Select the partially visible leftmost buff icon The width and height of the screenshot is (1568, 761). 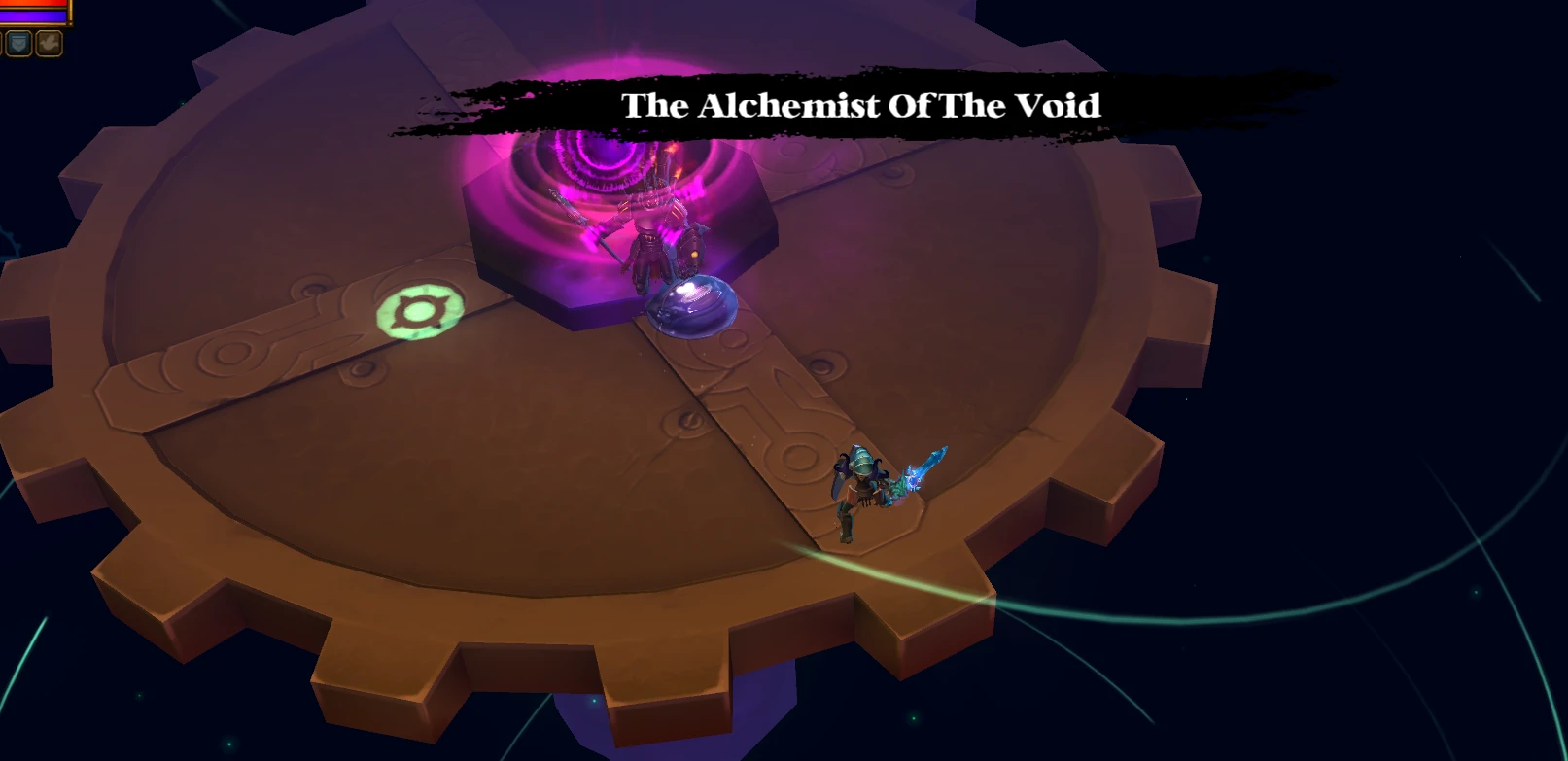click(2, 43)
